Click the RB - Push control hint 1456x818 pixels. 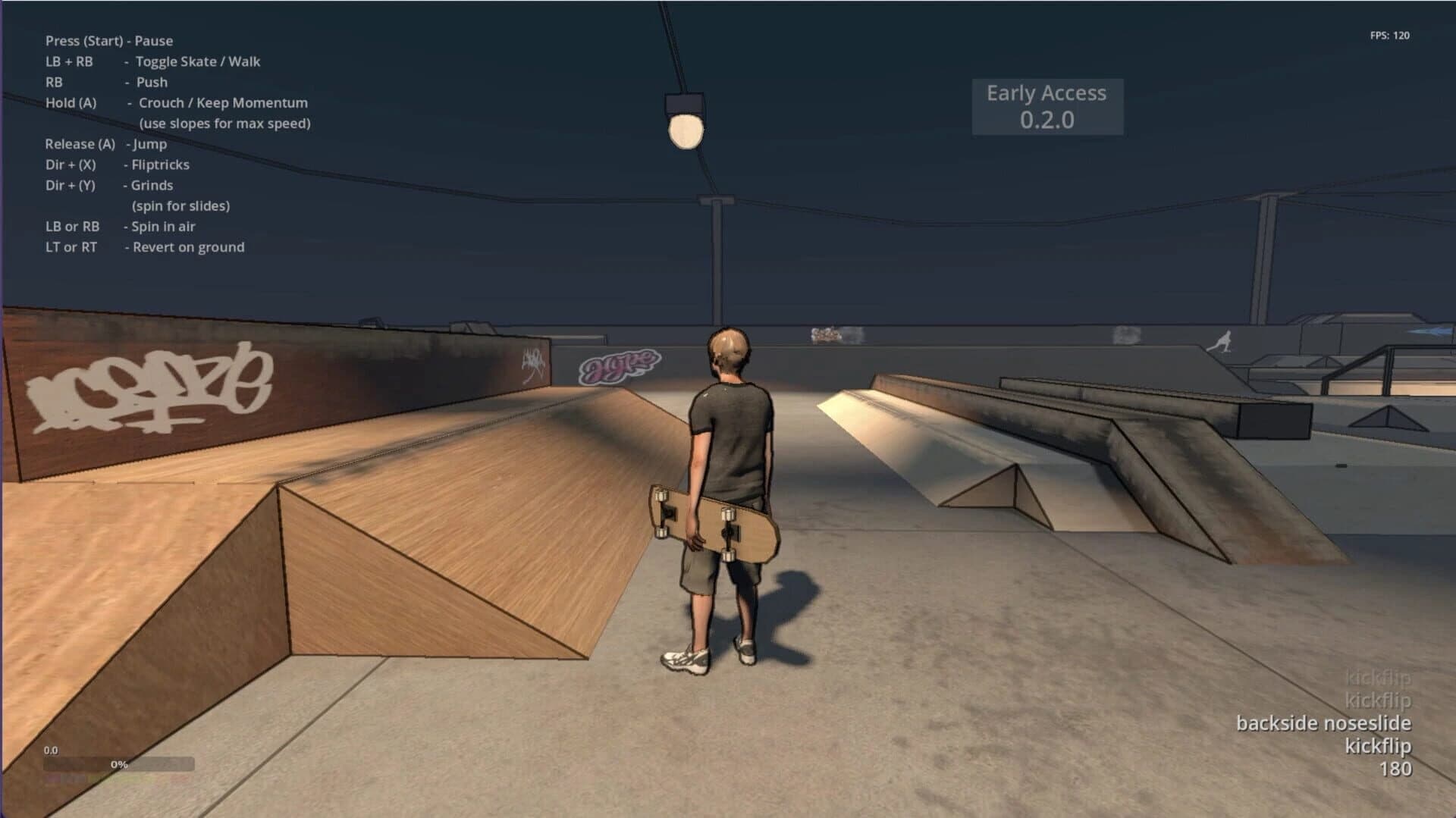coord(106,82)
